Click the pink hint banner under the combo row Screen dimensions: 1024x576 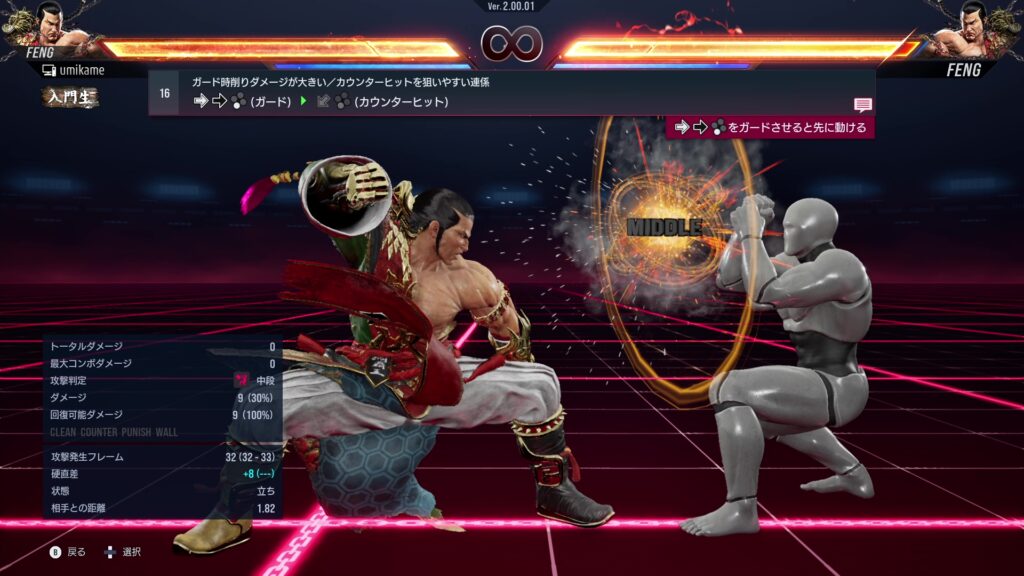coord(770,127)
